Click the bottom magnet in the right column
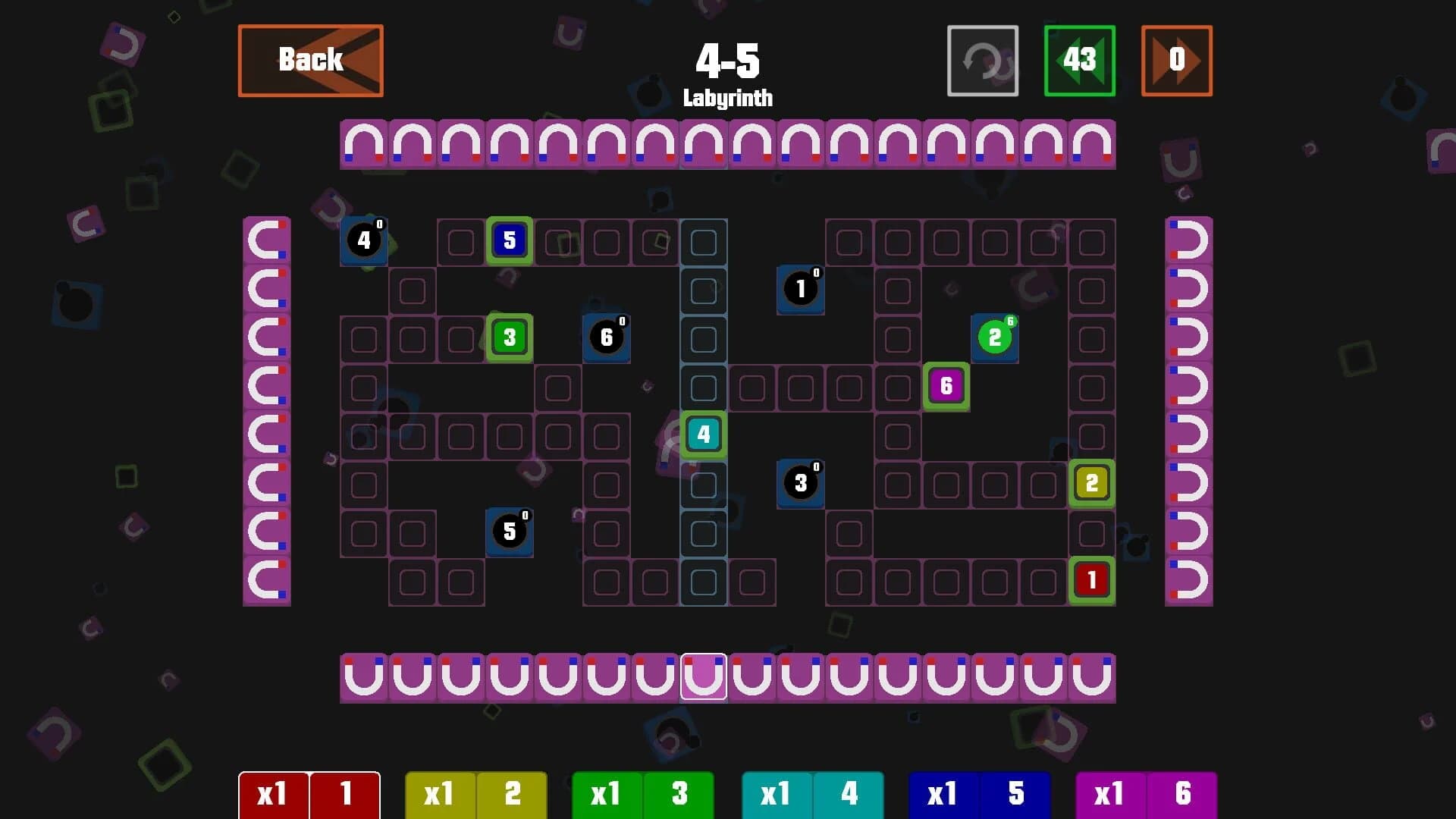 pyautogui.click(x=1188, y=582)
